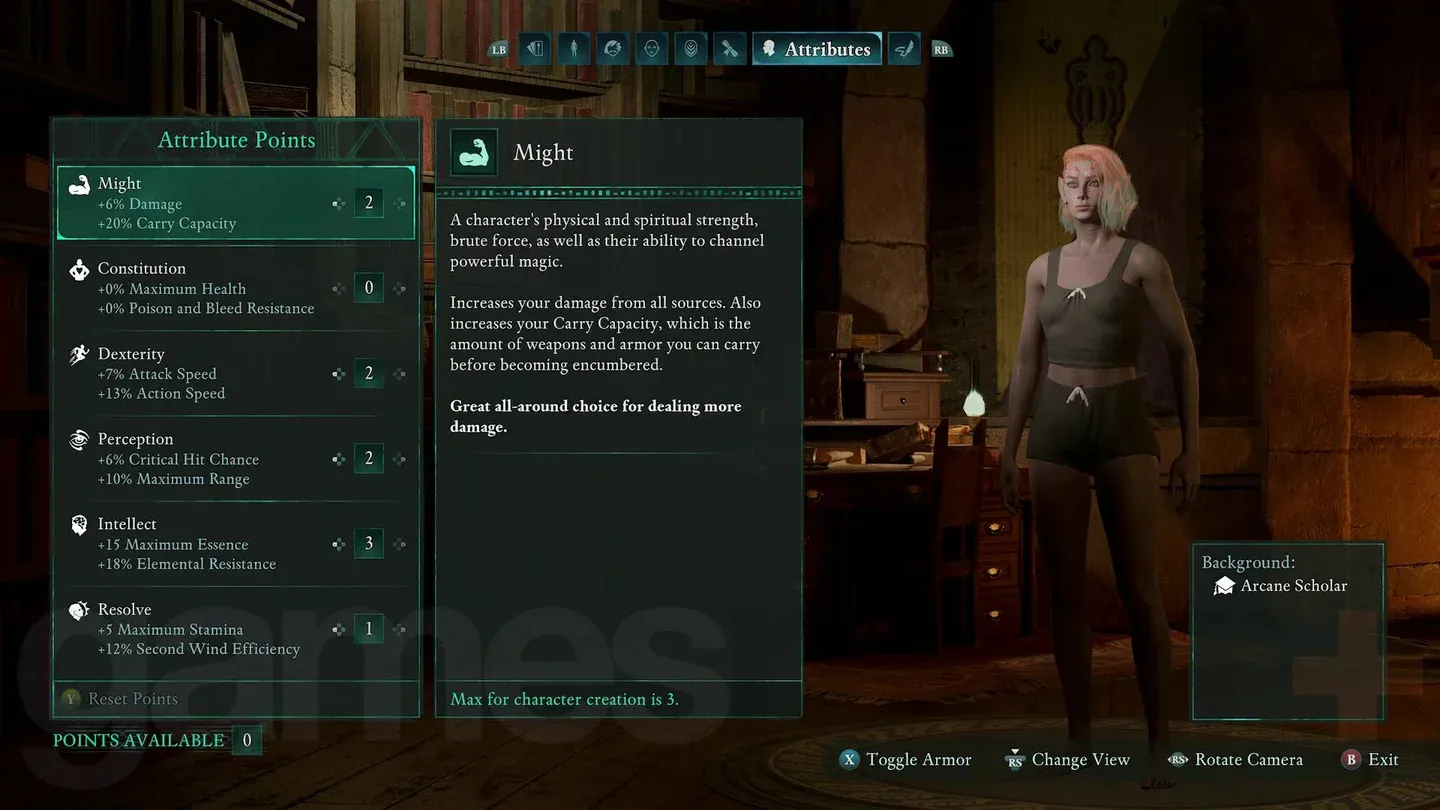Select the Dexterity attribute row
The image size is (1440, 810).
coord(200,374)
